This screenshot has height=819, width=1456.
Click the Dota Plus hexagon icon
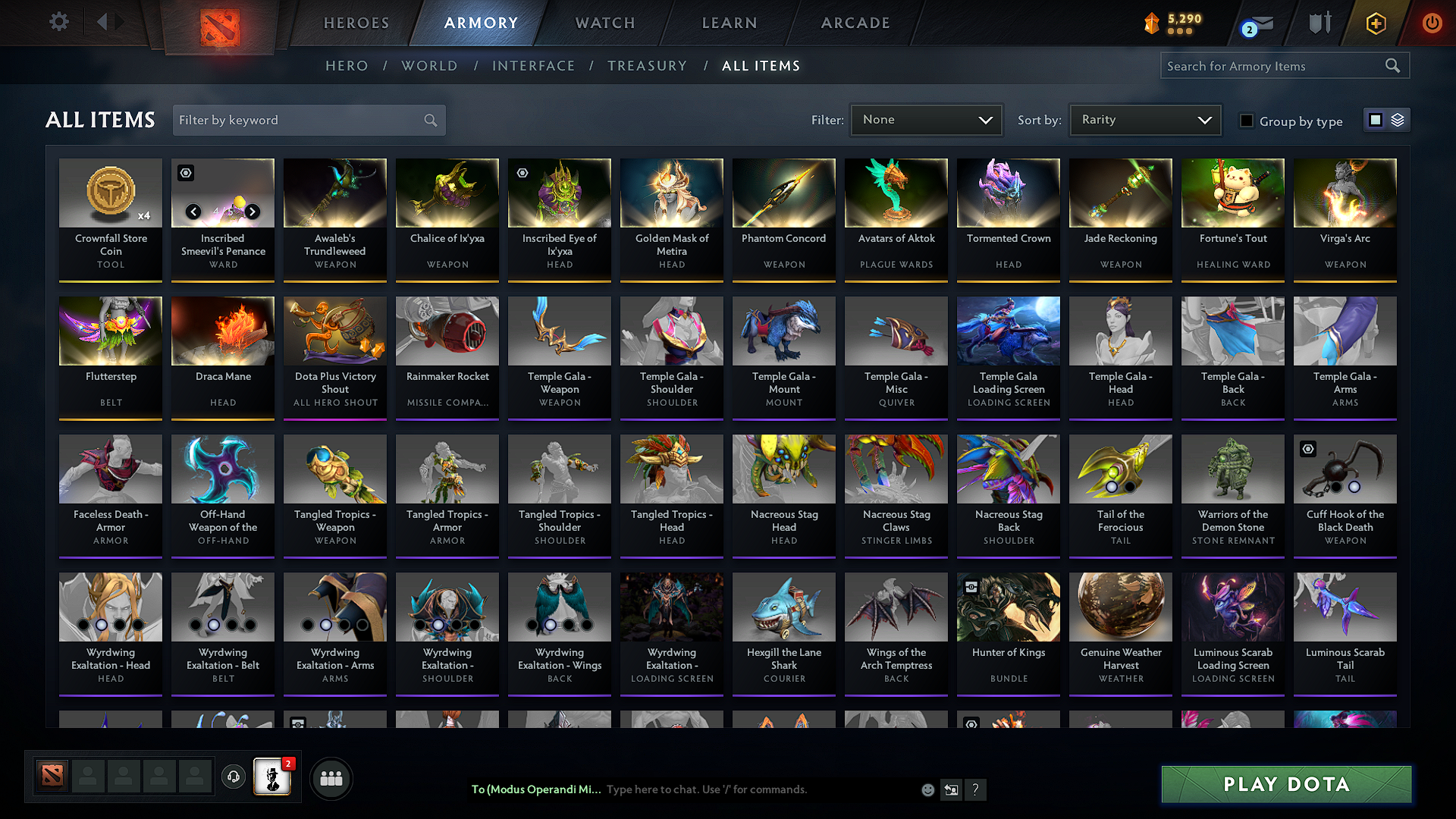(x=1375, y=23)
